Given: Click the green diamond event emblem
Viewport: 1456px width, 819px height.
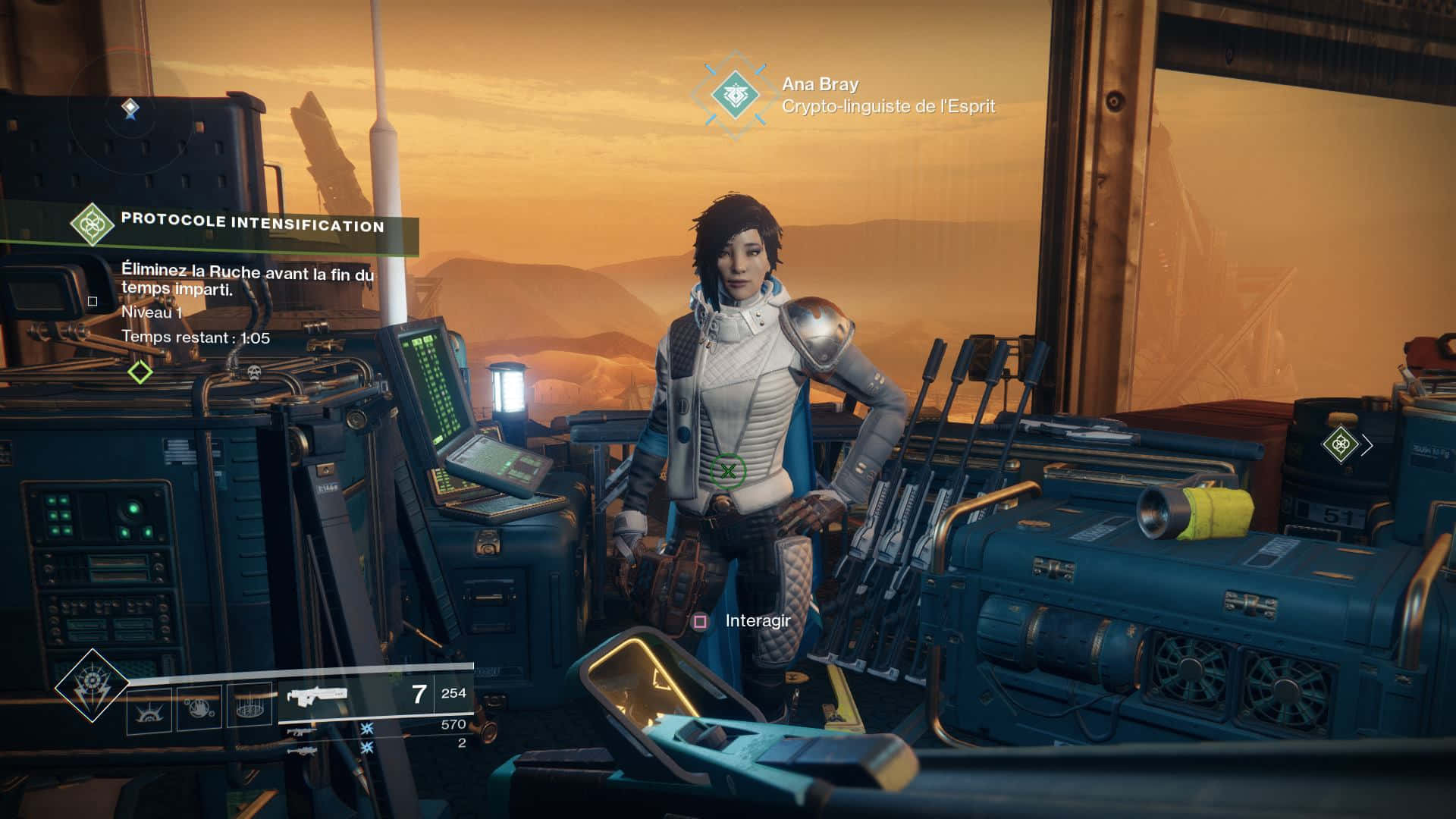Looking at the screenshot, I should pyautogui.click(x=92, y=224).
